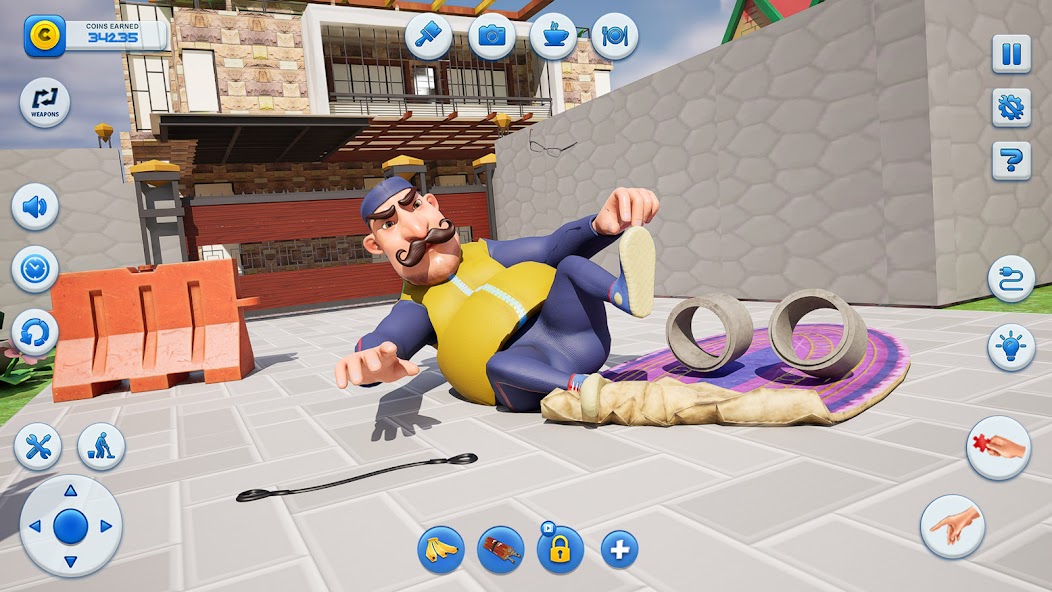Choose the coffee cup icon
This screenshot has height=592, width=1052.
553,37
